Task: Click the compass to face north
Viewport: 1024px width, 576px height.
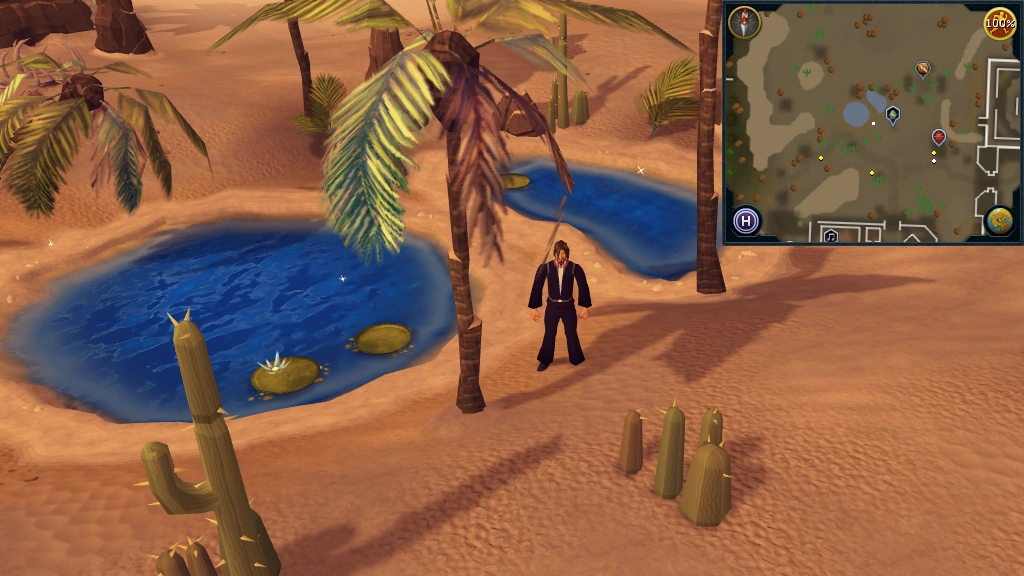Action: [x=744, y=22]
